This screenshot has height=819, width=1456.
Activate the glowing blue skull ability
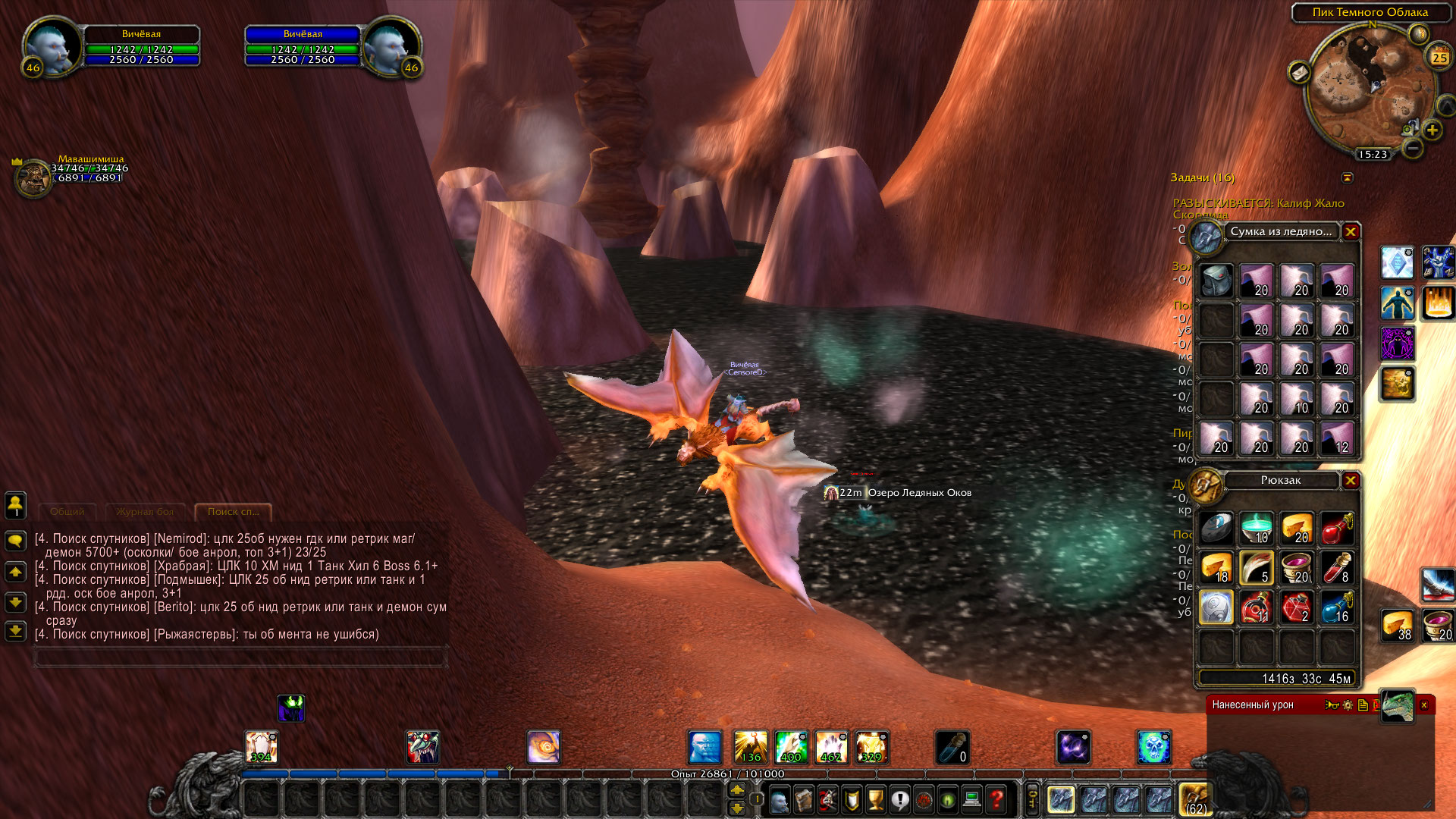click(1153, 748)
